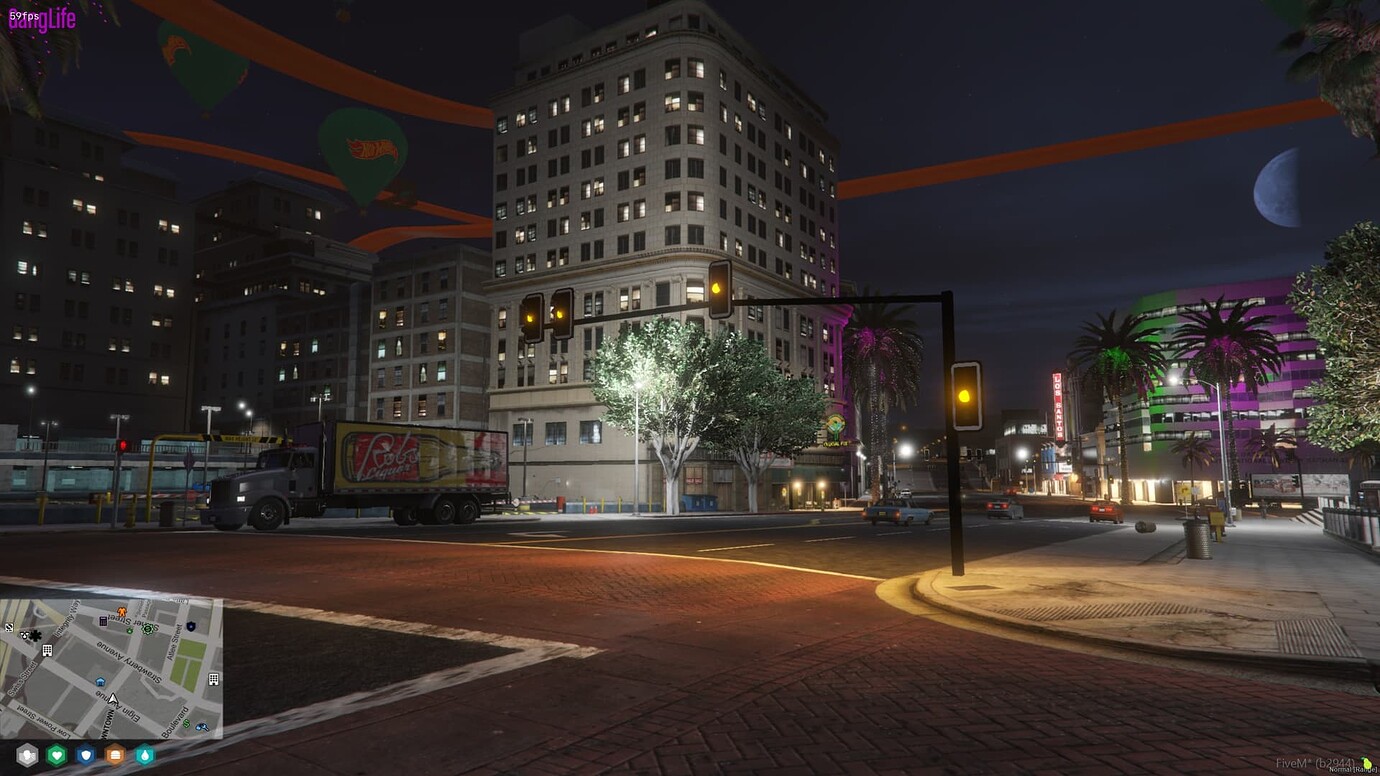Click the green dollar sign blip near Boulevard
This screenshot has height=776, width=1380.
click(x=185, y=724)
